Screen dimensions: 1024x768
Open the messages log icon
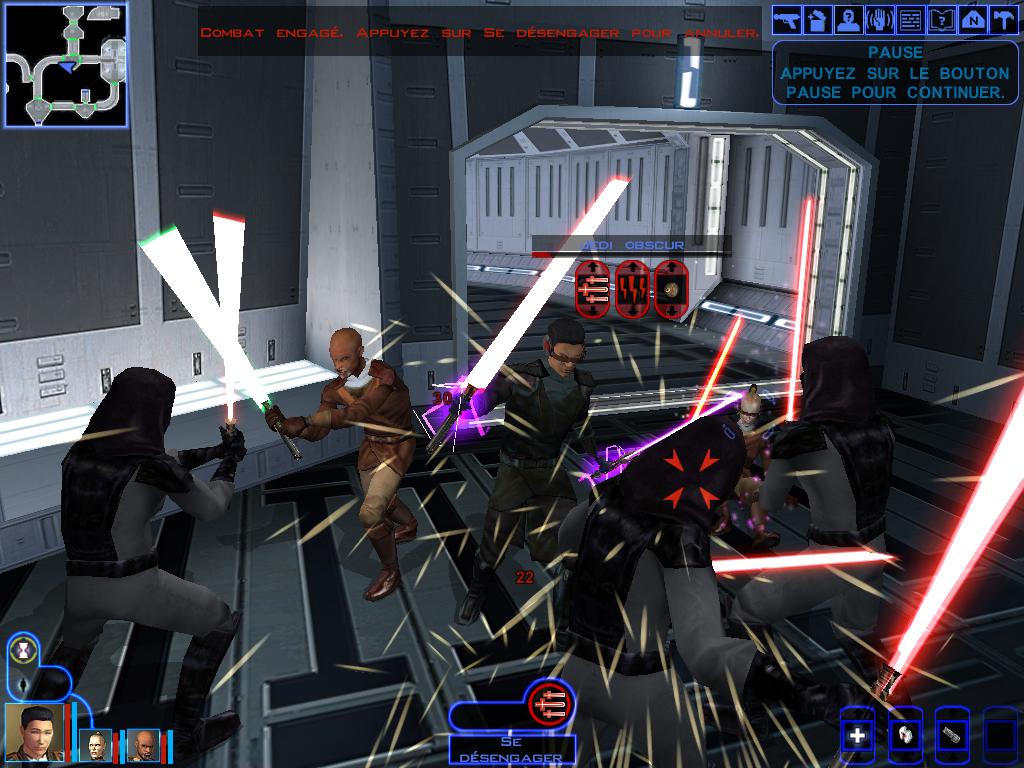click(911, 18)
